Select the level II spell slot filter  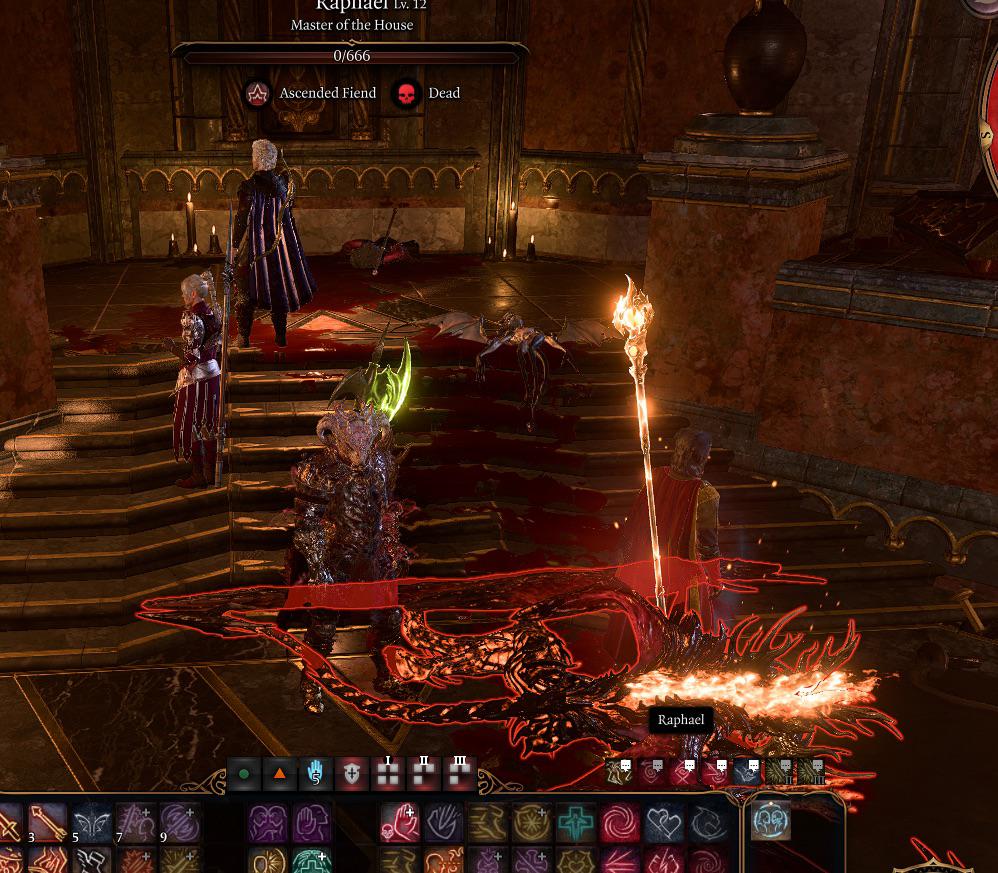(x=424, y=774)
